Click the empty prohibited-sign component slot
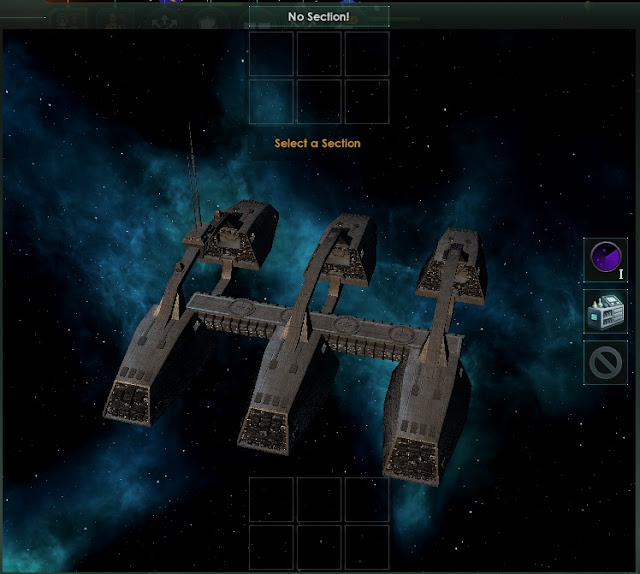 coord(605,362)
